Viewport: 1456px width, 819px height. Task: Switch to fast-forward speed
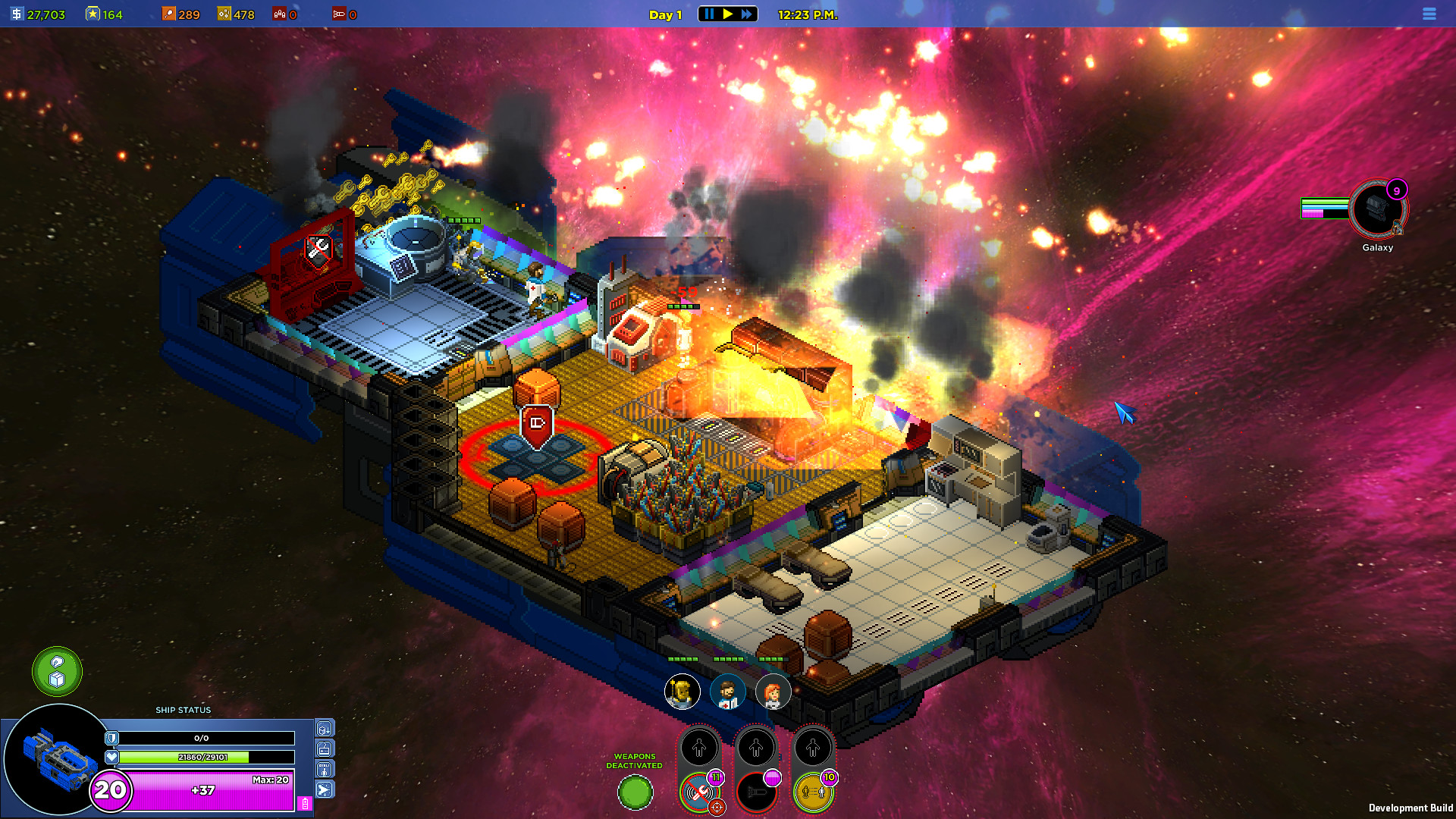[x=747, y=14]
